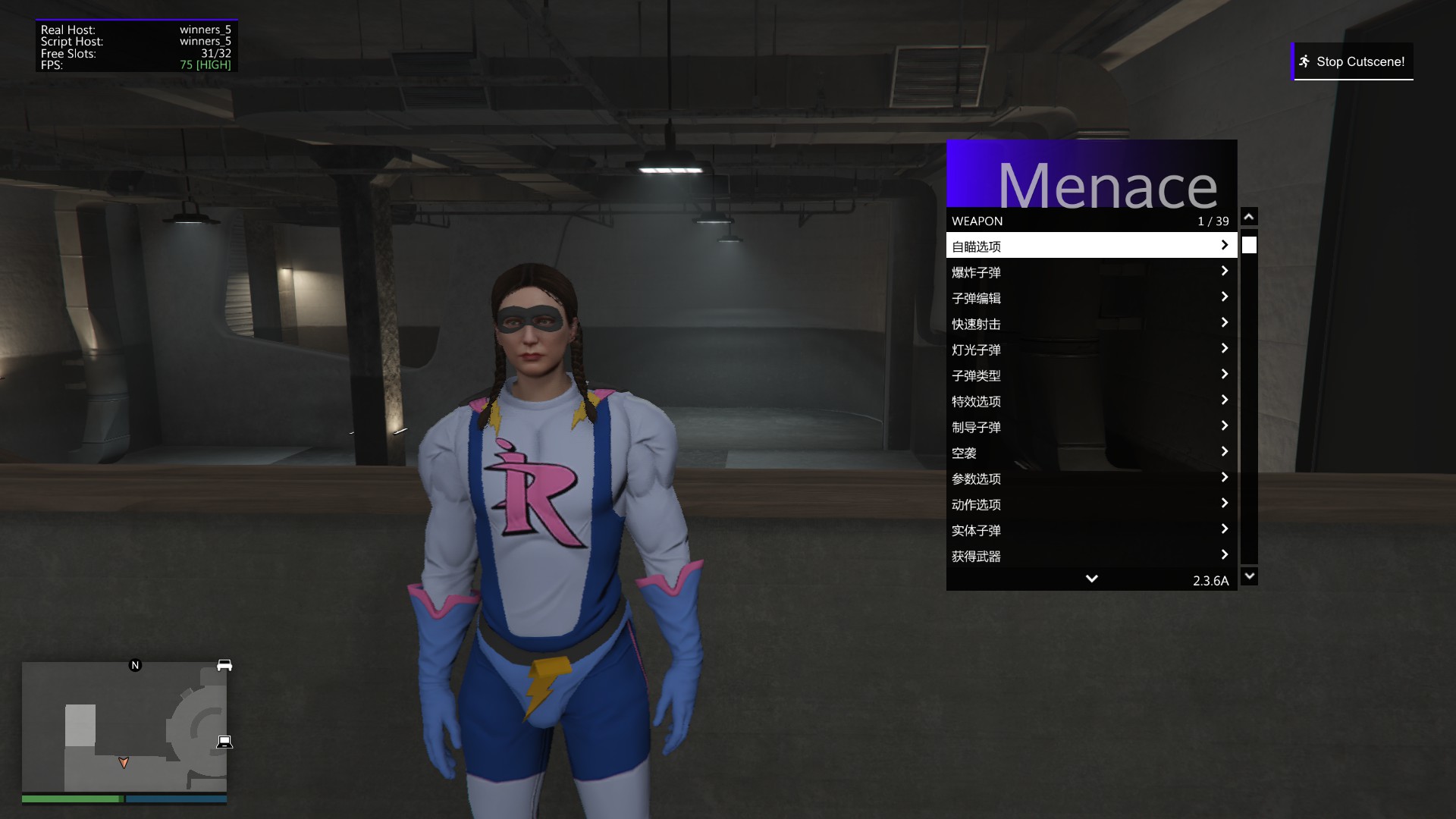Viewport: 1456px width, 819px height.
Task: Open the 空袭 menu entry
Action: (x=1090, y=452)
